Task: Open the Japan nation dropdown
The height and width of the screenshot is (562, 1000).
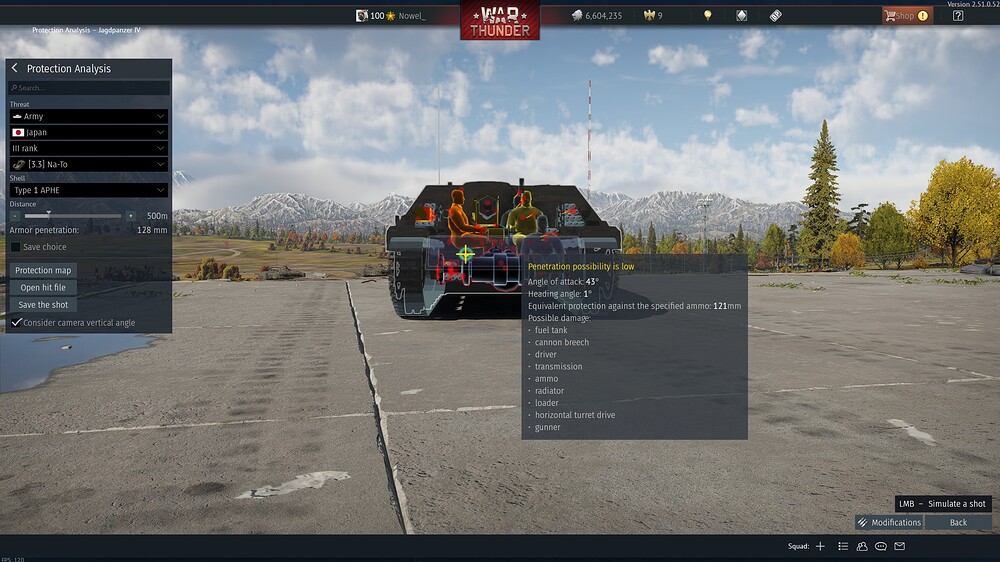Action: point(88,132)
